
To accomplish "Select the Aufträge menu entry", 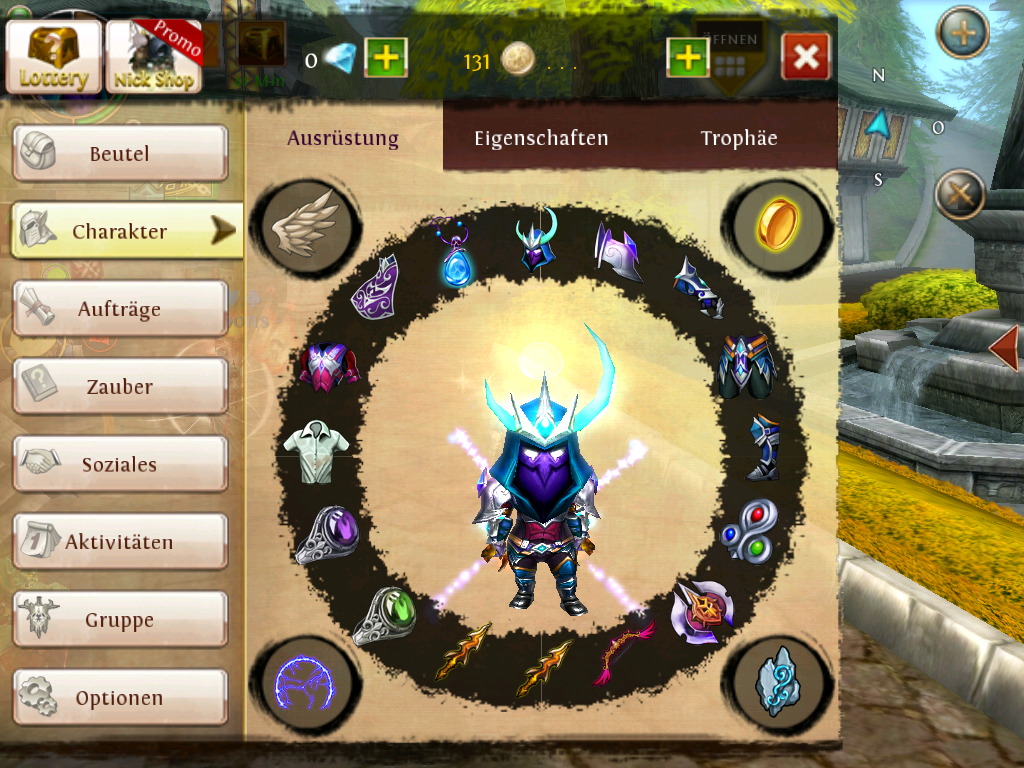I will [120, 309].
